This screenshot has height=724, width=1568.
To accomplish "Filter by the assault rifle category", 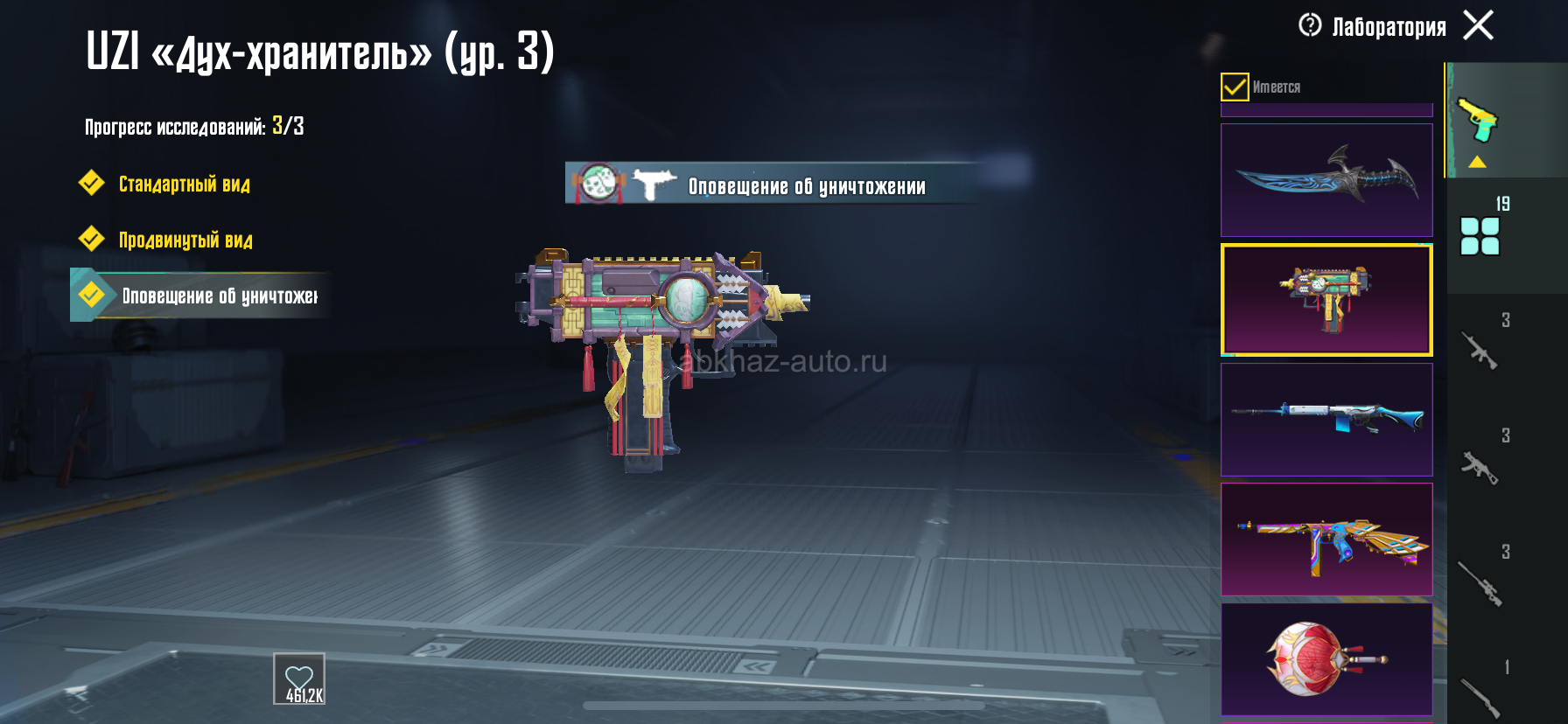I will (1480, 348).
